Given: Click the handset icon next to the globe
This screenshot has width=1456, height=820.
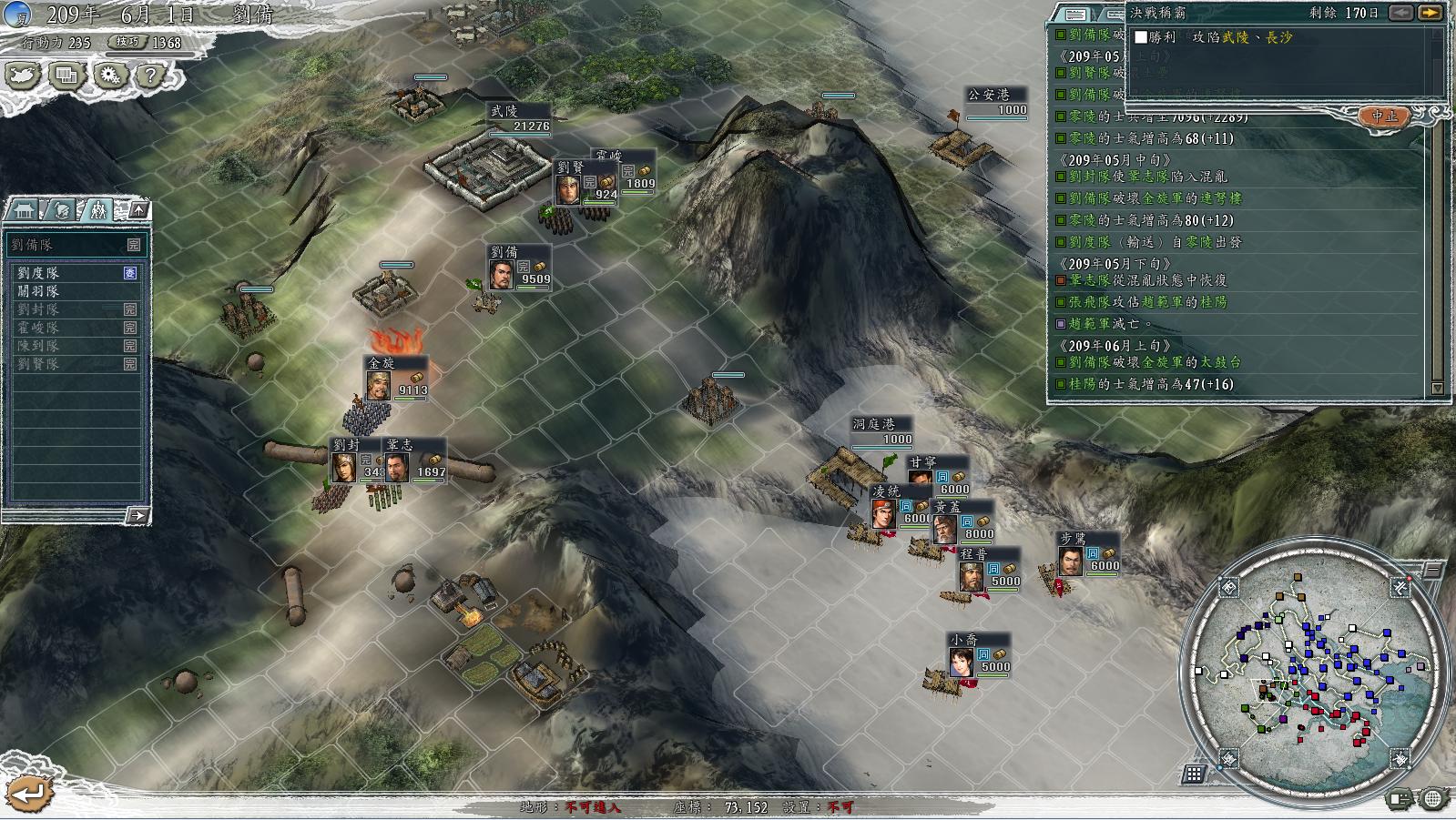Looking at the screenshot, I should pyautogui.click(x=1400, y=800).
